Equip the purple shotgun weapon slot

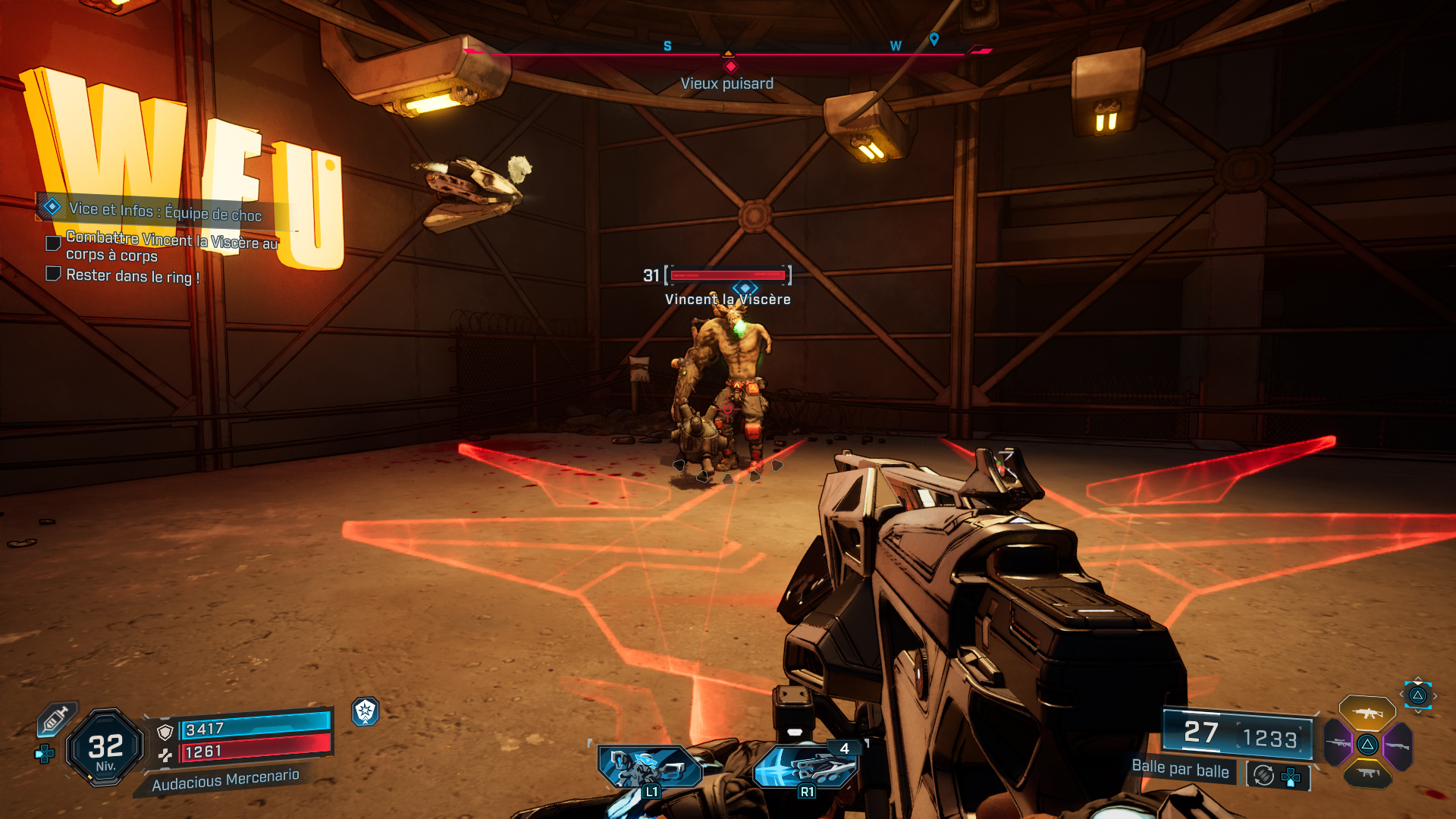pos(1398,745)
